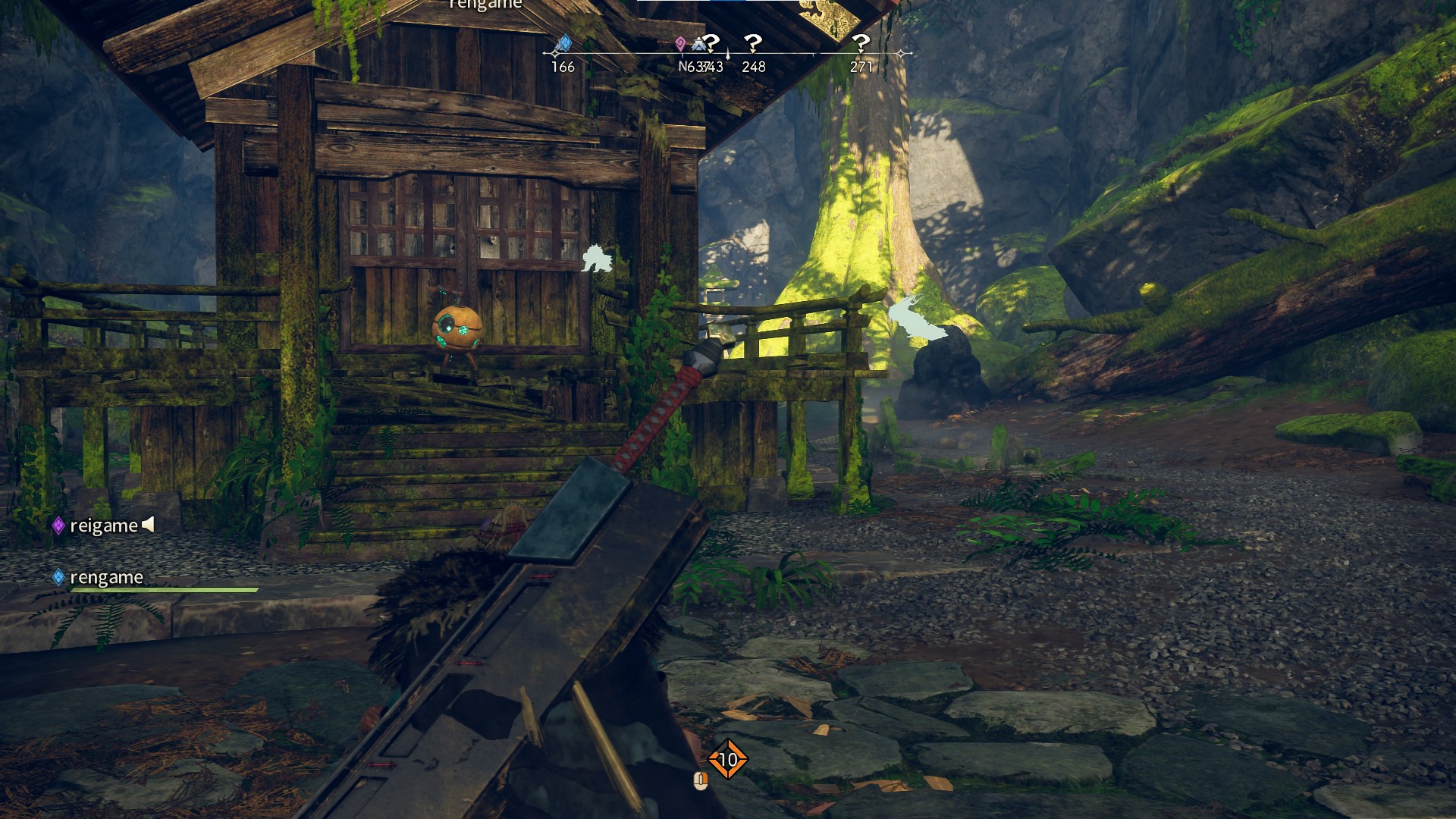Click the question mark marker labeled 248

[x=752, y=44]
